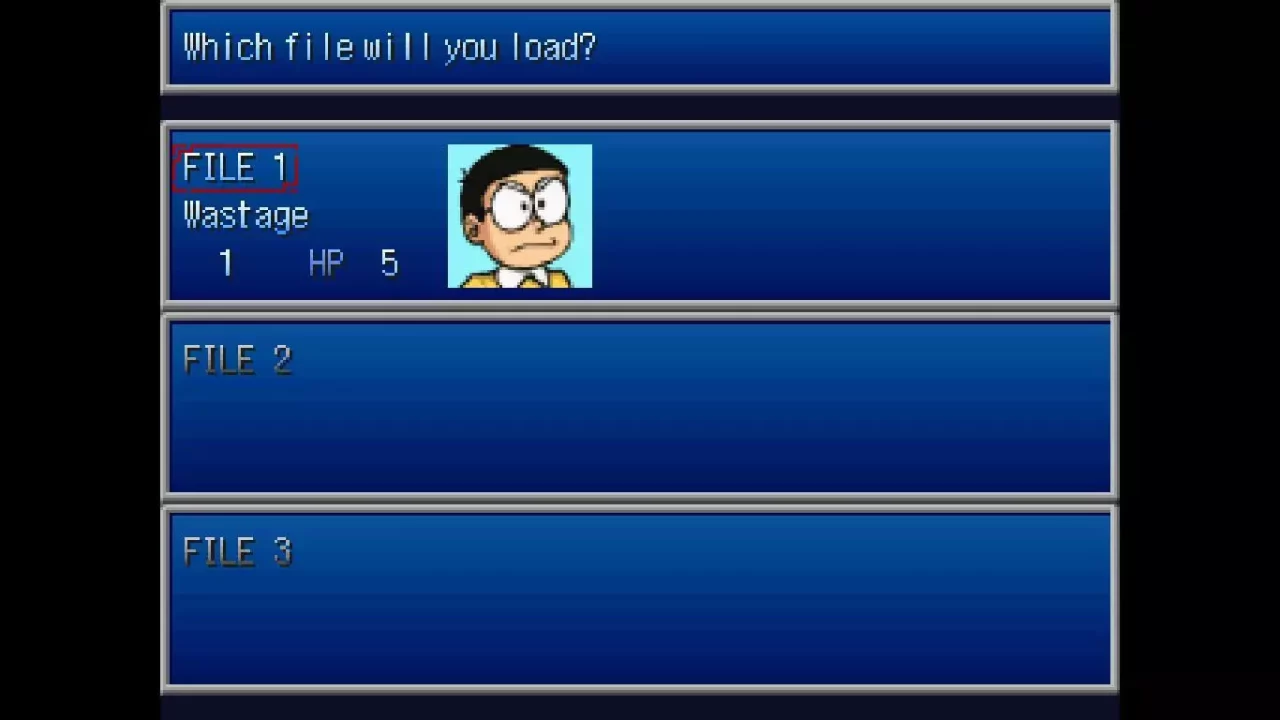Click the HP label in FILE 1

click(x=325, y=262)
